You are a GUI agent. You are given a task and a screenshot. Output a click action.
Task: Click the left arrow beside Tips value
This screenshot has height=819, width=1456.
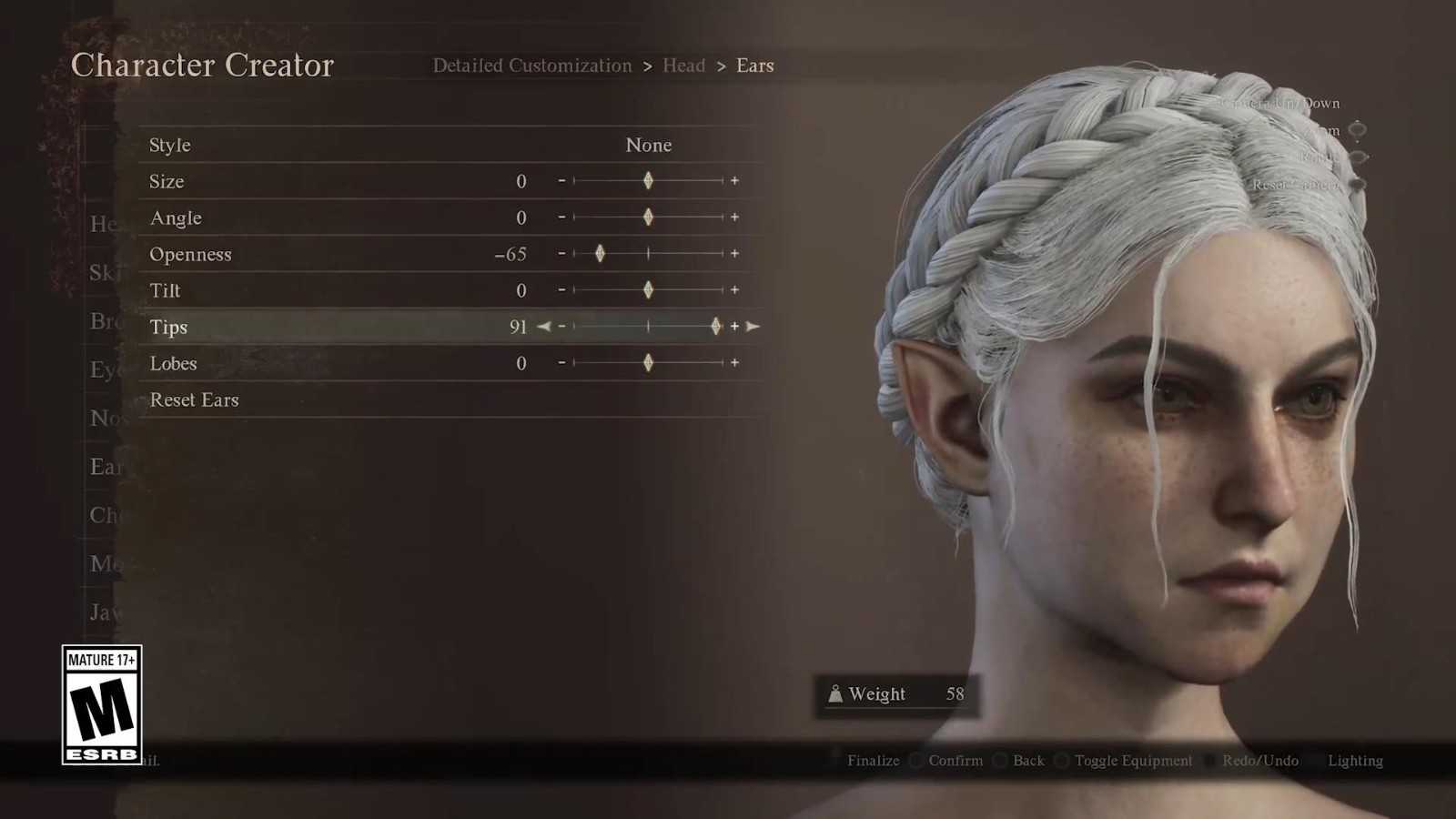coord(543,327)
